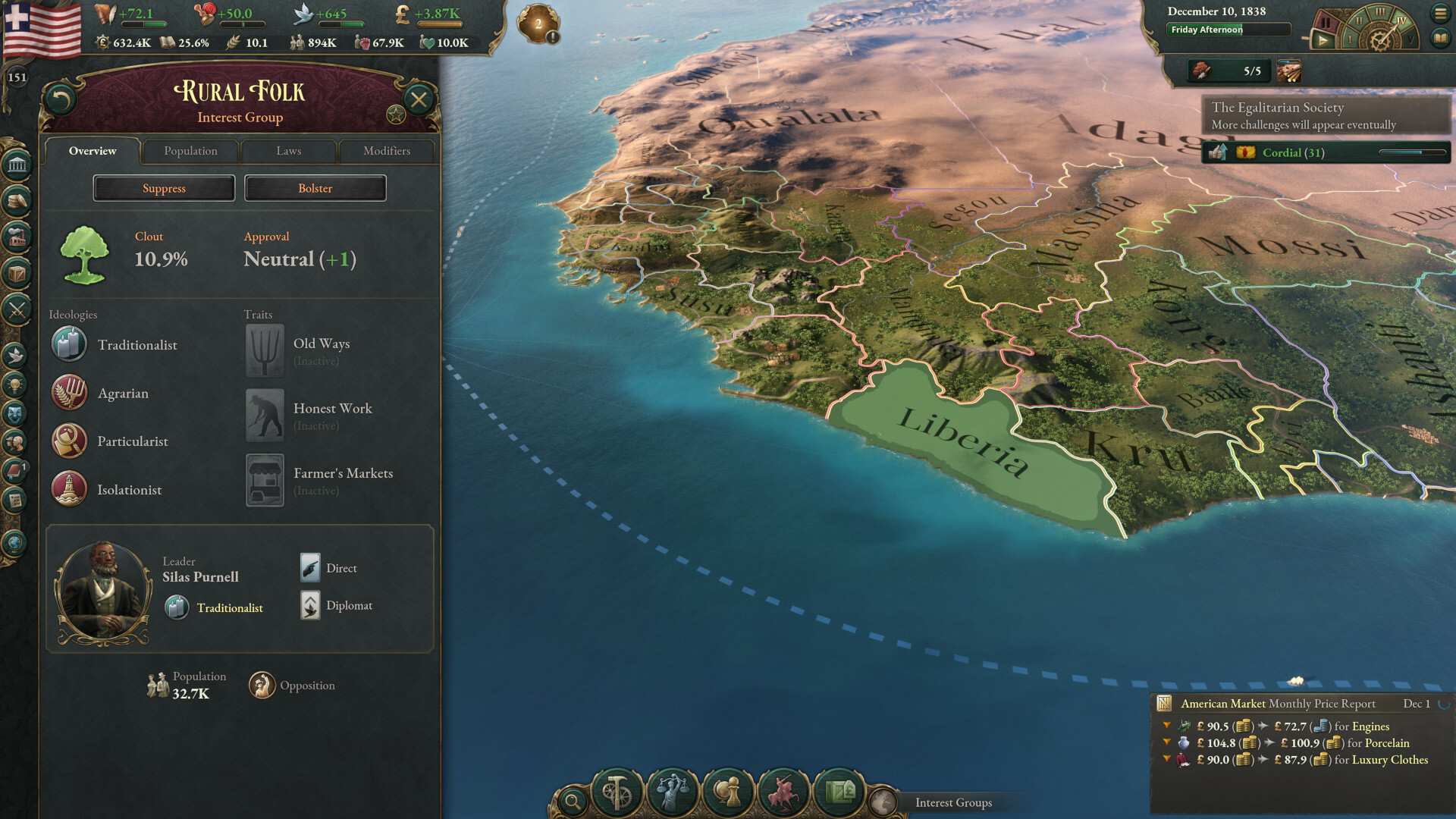Open the Military panel crossed swords icon

pos(15,308)
